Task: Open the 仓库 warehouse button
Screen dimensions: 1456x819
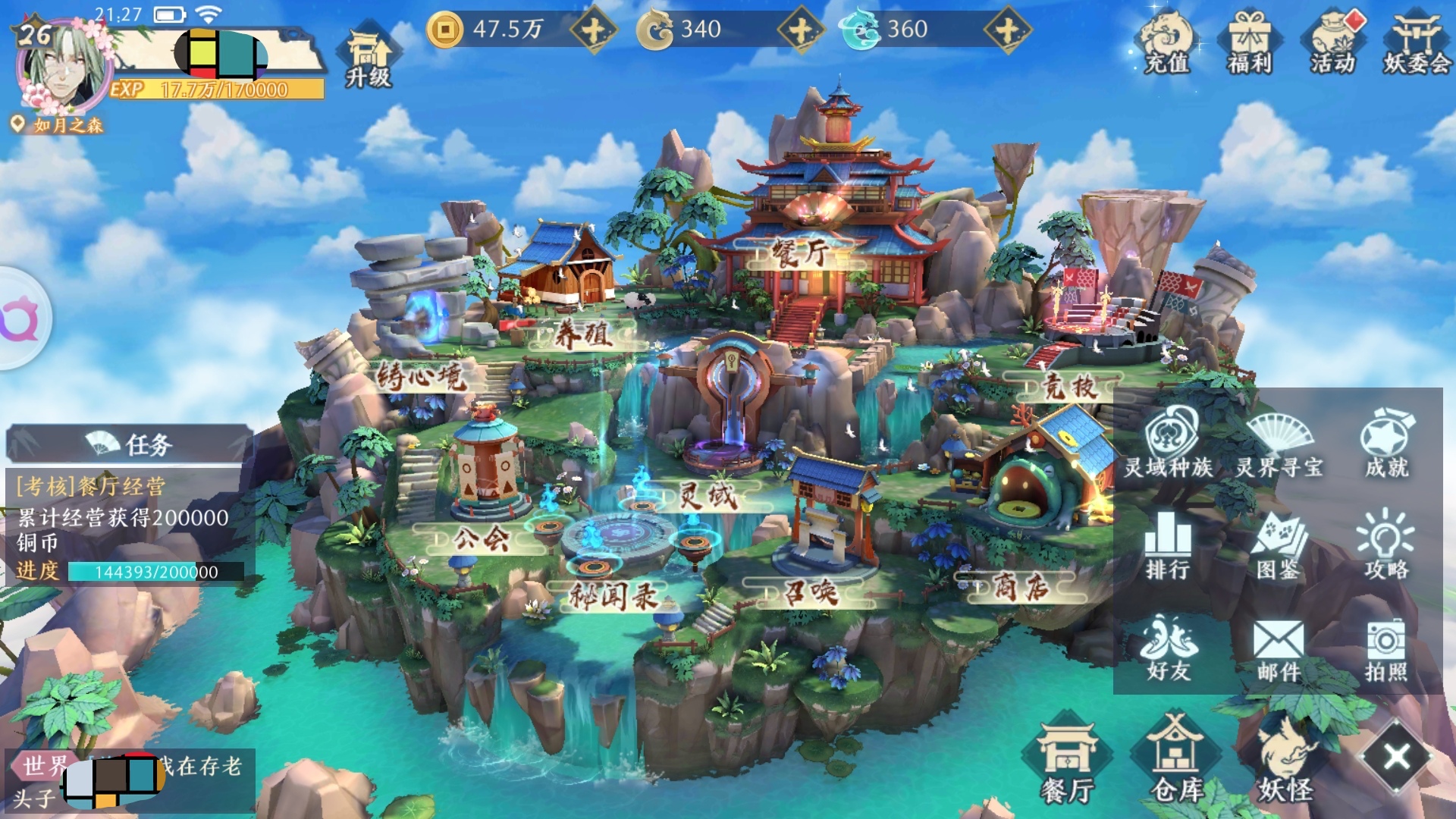Action: coord(1176,760)
